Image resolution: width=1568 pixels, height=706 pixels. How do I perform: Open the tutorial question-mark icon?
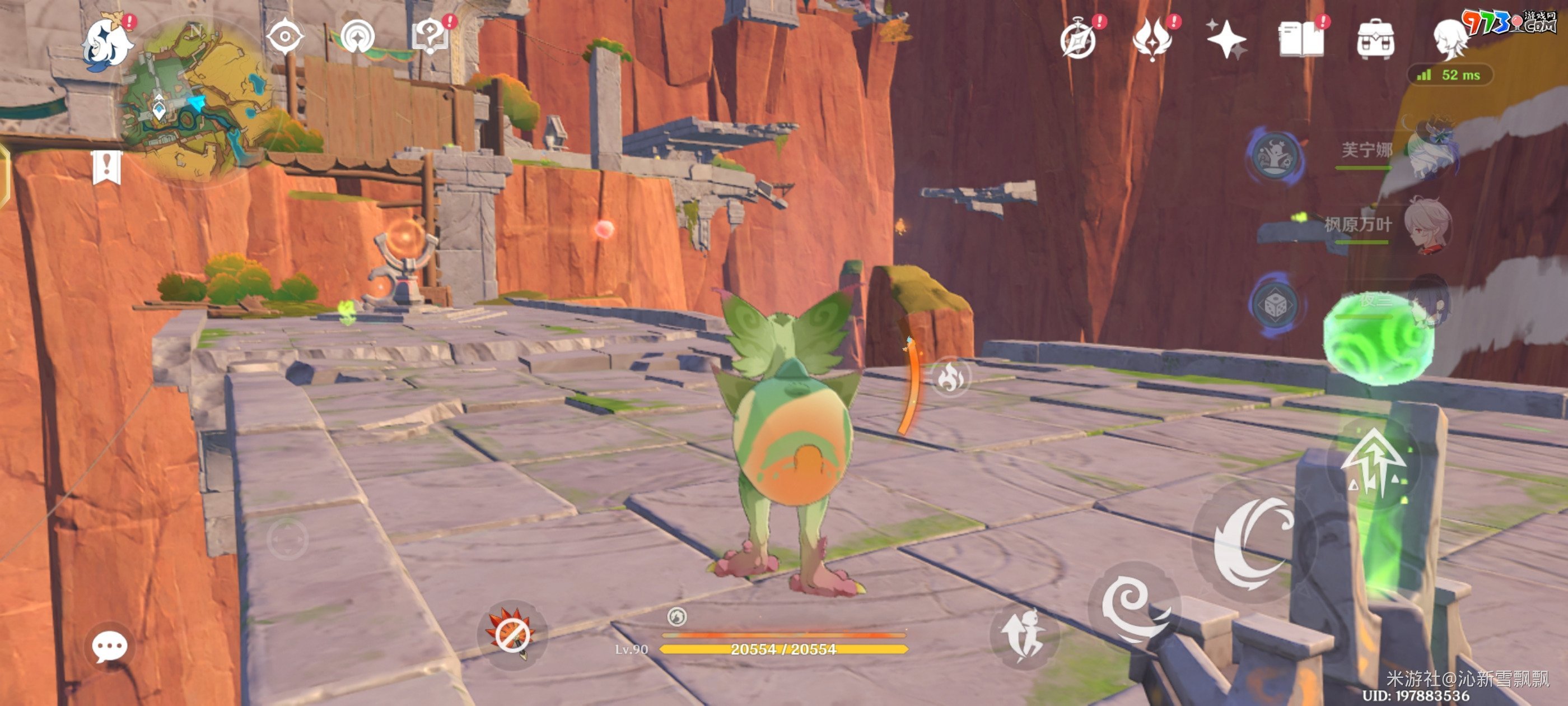click(430, 38)
